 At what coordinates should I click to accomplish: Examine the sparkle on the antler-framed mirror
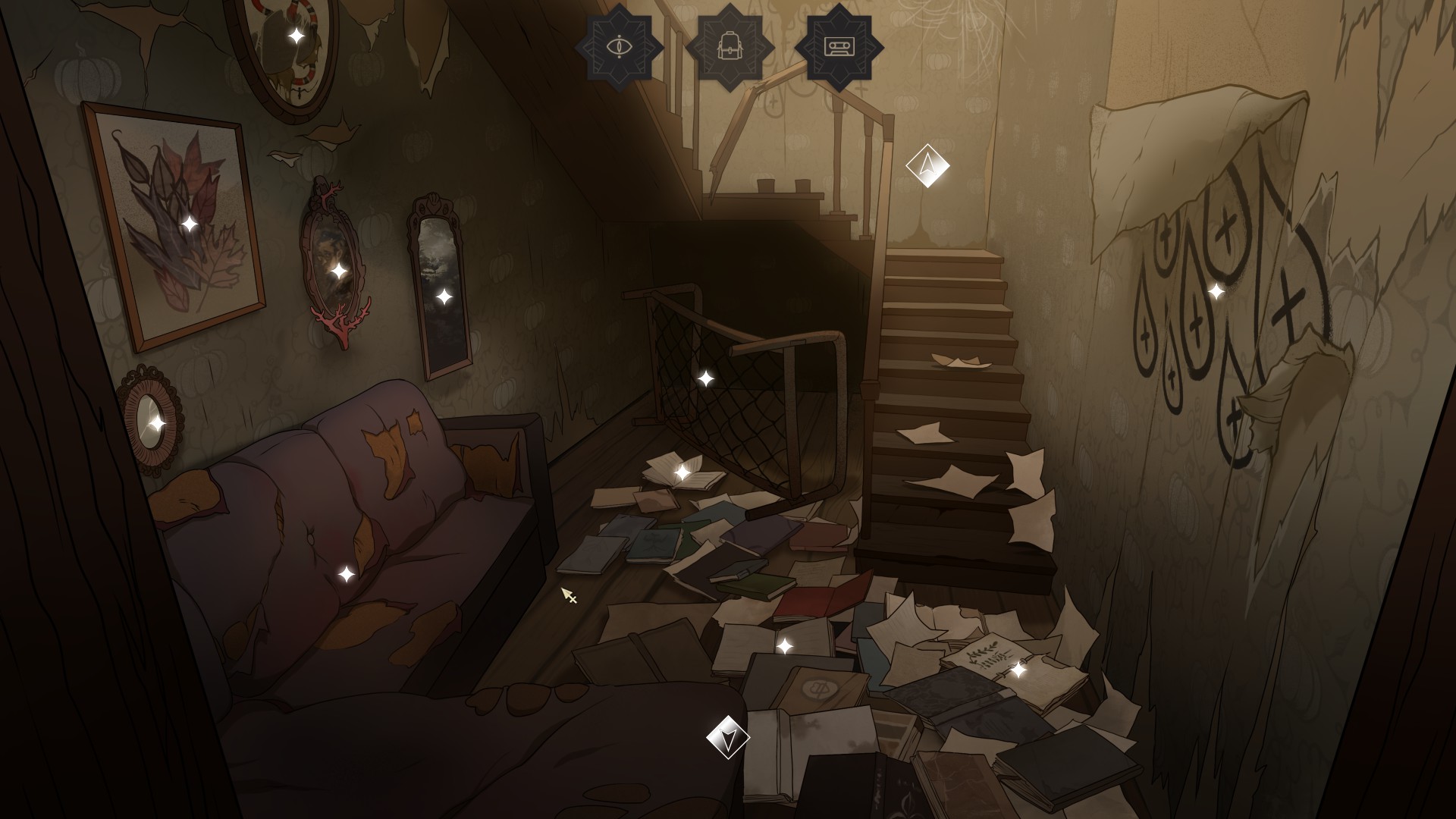tap(339, 271)
